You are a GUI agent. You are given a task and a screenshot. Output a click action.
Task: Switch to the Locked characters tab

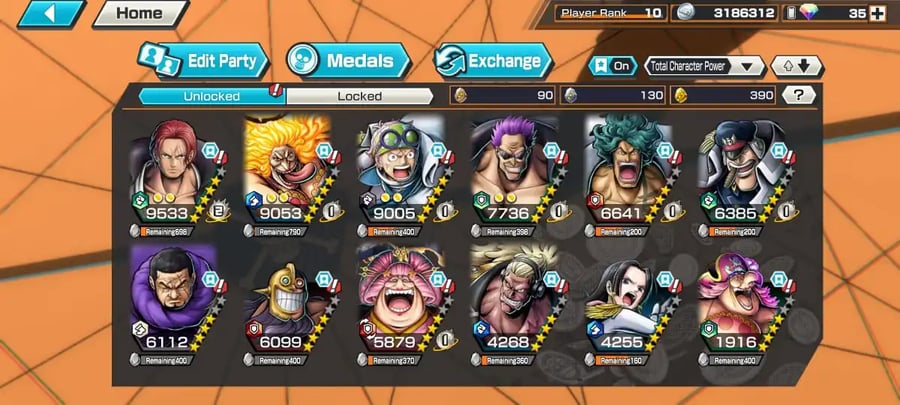tap(360, 96)
